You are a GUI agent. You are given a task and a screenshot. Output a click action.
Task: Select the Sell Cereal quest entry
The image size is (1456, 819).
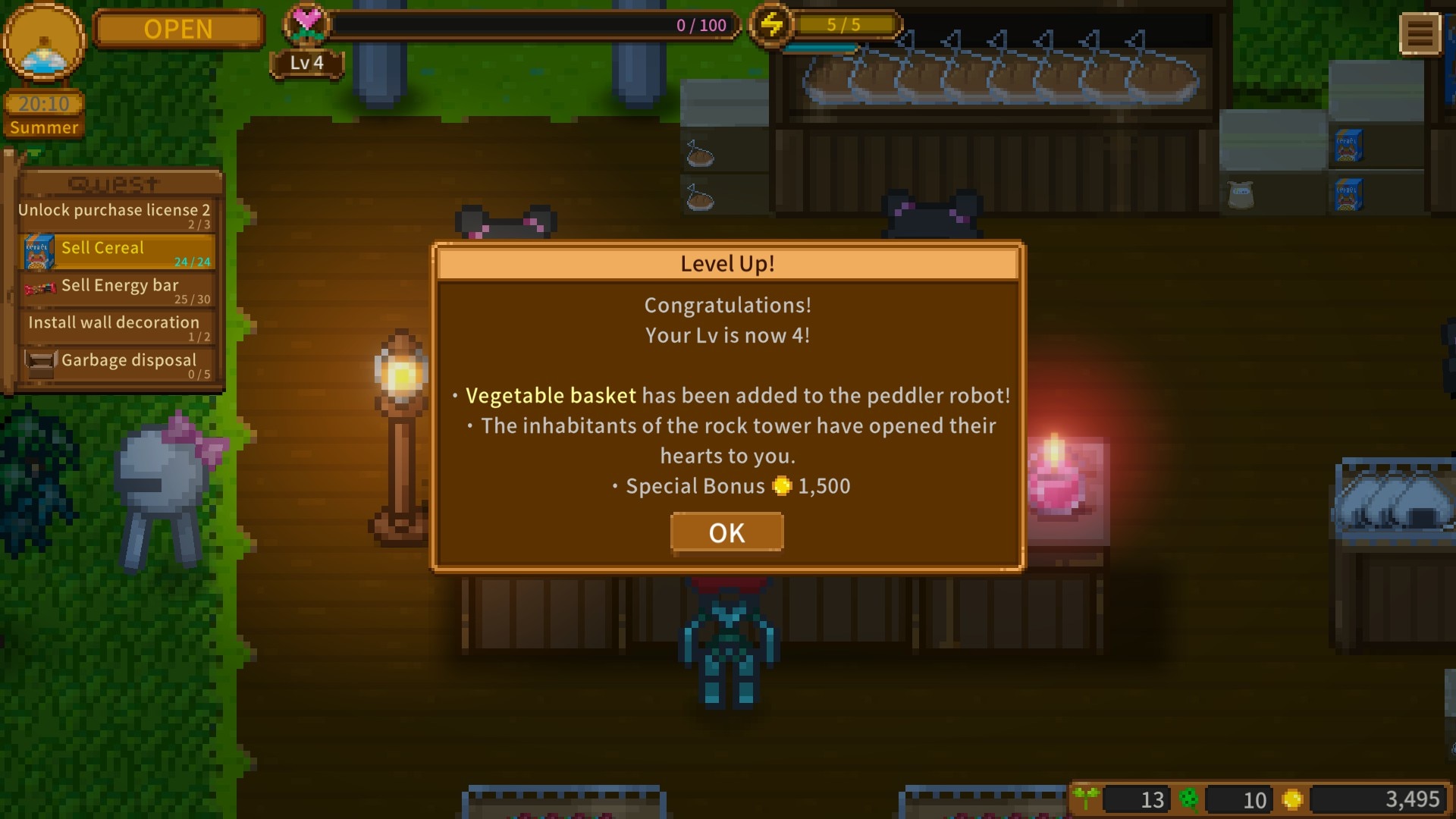pyautogui.click(x=118, y=253)
